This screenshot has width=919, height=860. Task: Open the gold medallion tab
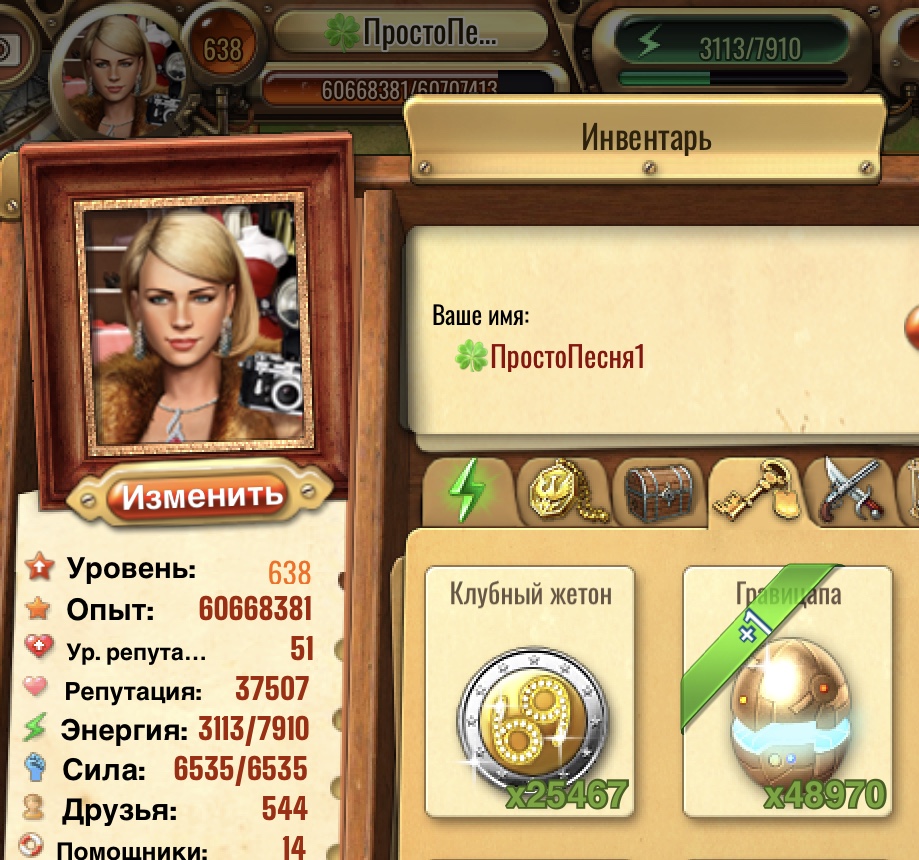click(x=560, y=492)
